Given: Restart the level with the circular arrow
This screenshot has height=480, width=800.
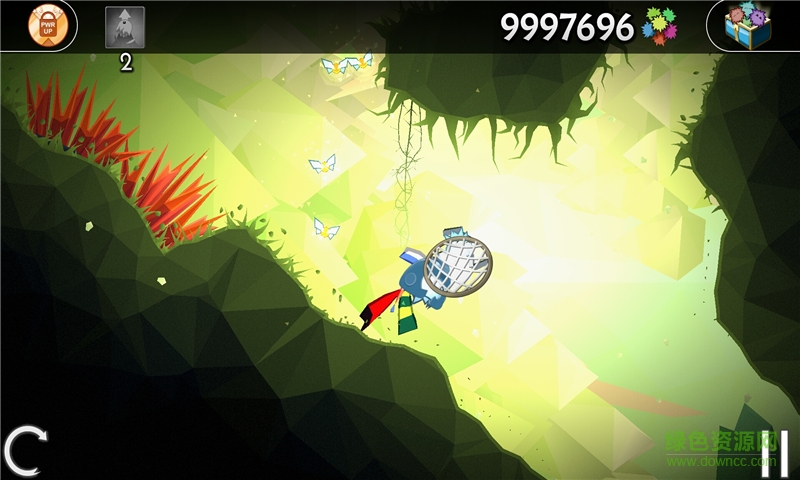Looking at the screenshot, I should click(x=24, y=451).
